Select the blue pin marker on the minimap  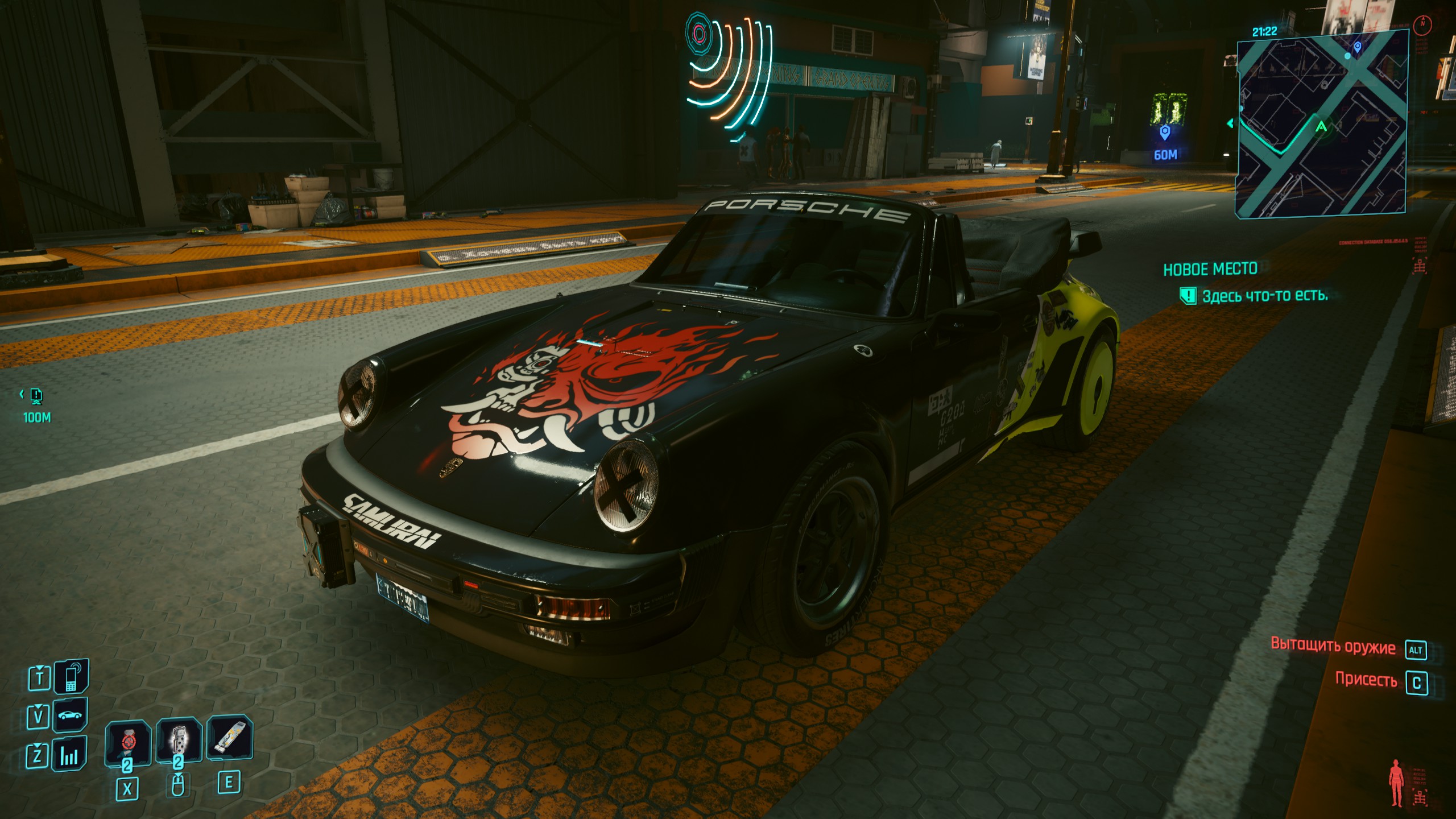pyautogui.click(x=1358, y=47)
